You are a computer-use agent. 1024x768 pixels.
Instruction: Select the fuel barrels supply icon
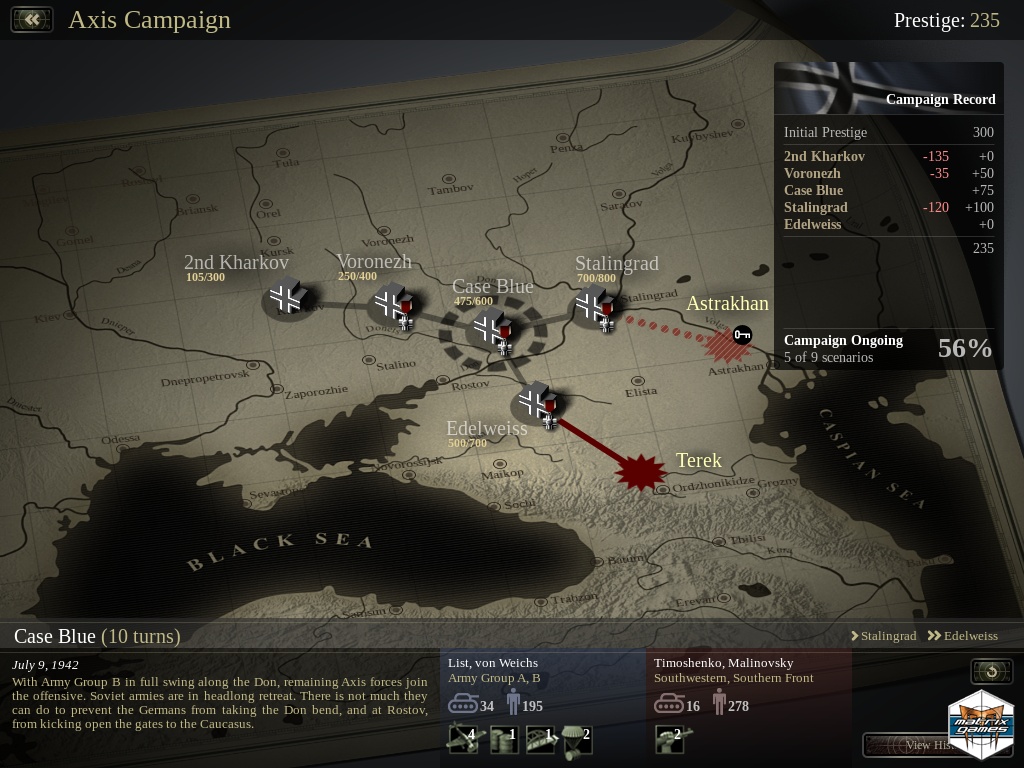[503, 739]
